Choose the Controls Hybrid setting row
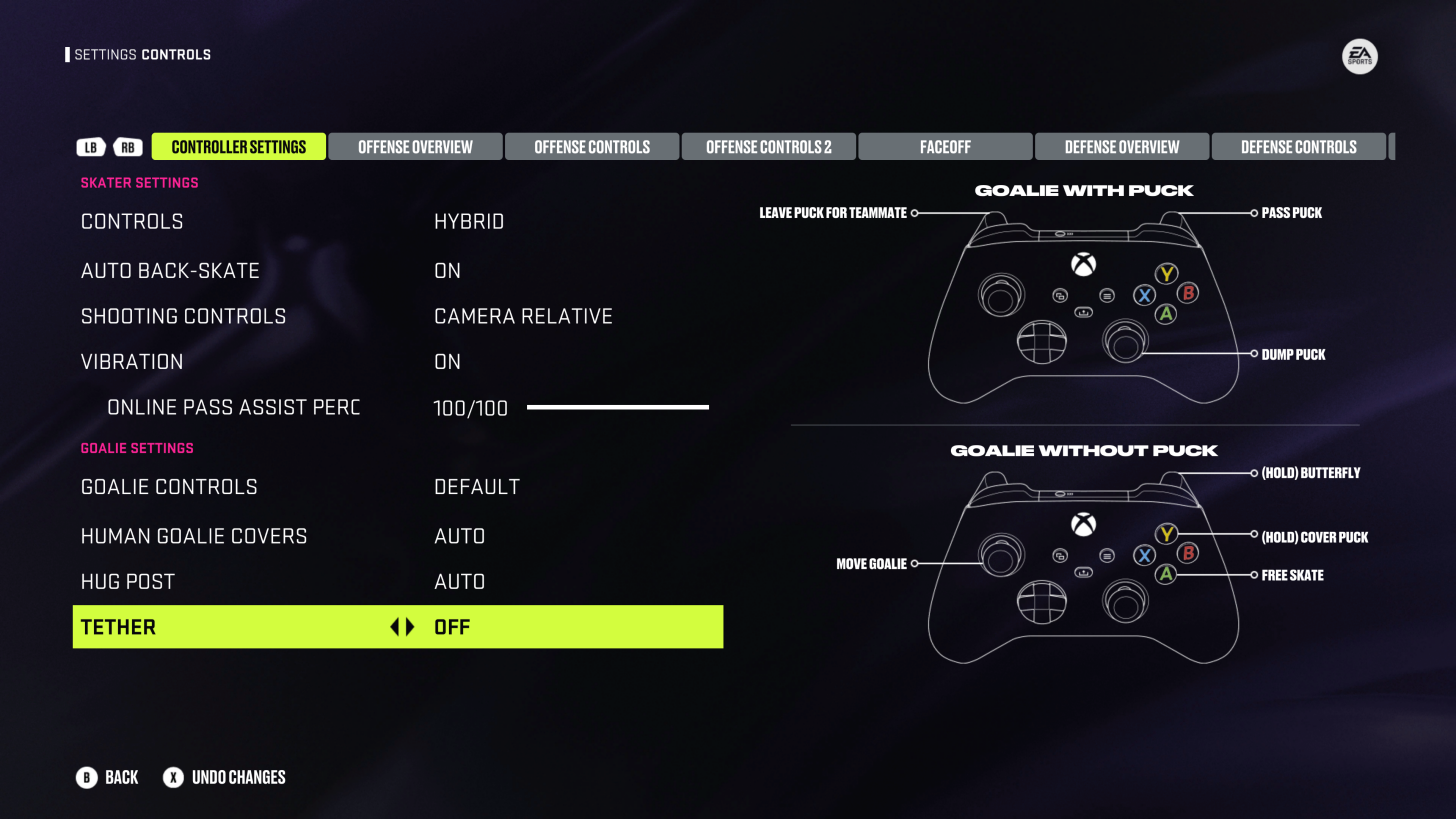The width and height of the screenshot is (1456, 819). 397,222
